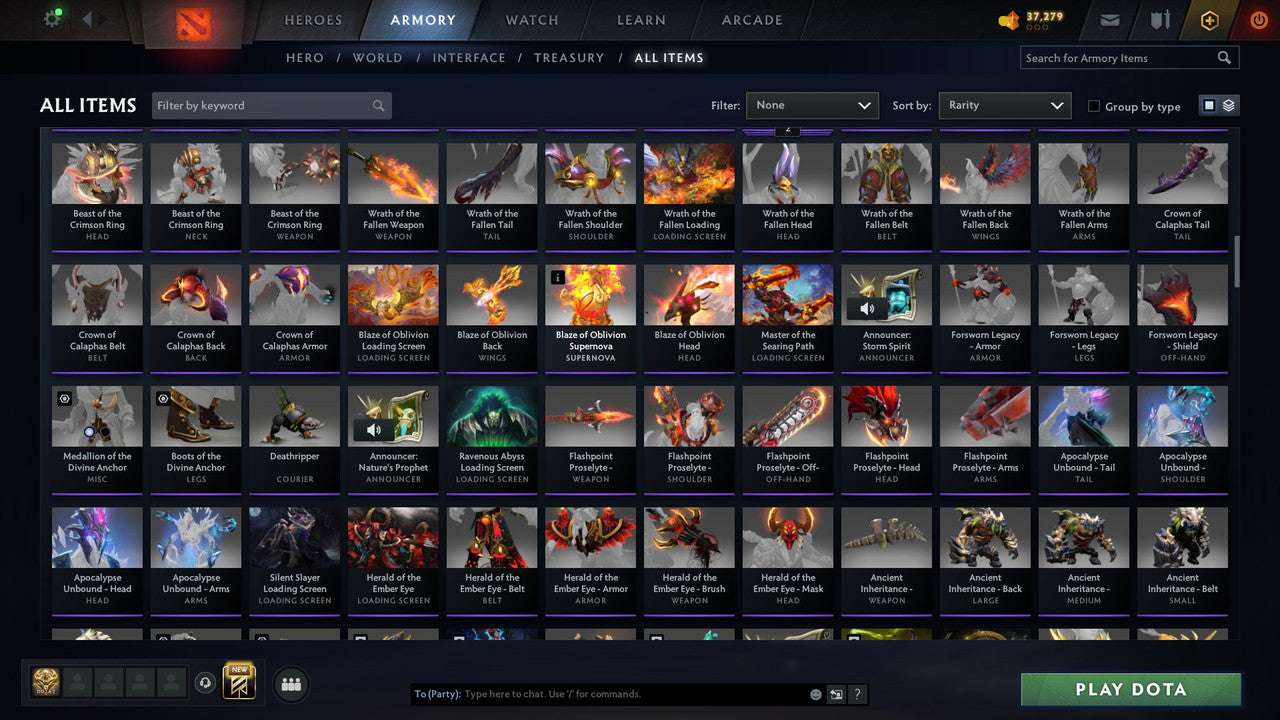This screenshot has height=720, width=1280.
Task: Open the Sort by Rarity dropdown
Action: 1004,105
